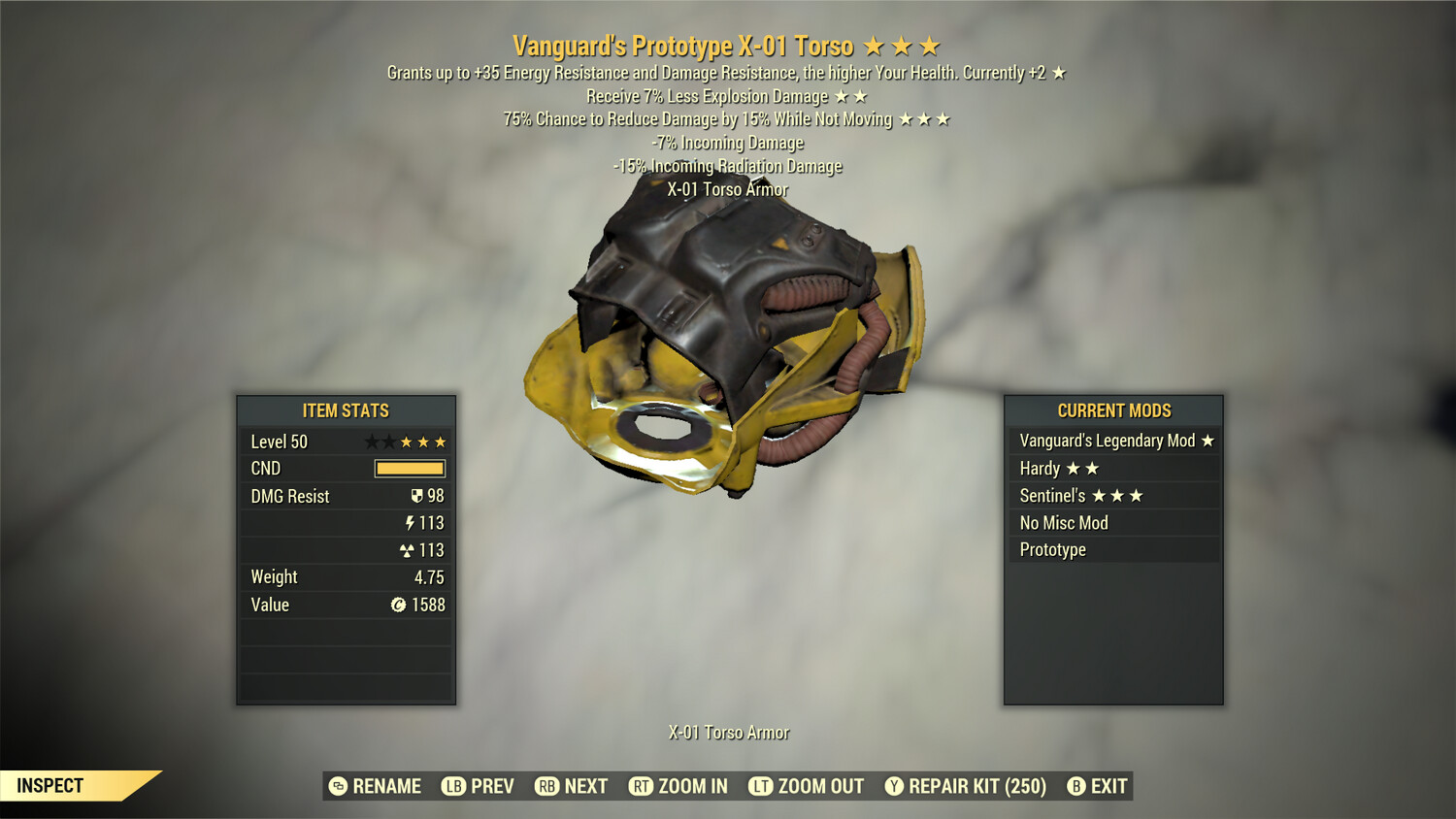
Task: Expand the ITEM STATS panel header
Action: (346, 410)
